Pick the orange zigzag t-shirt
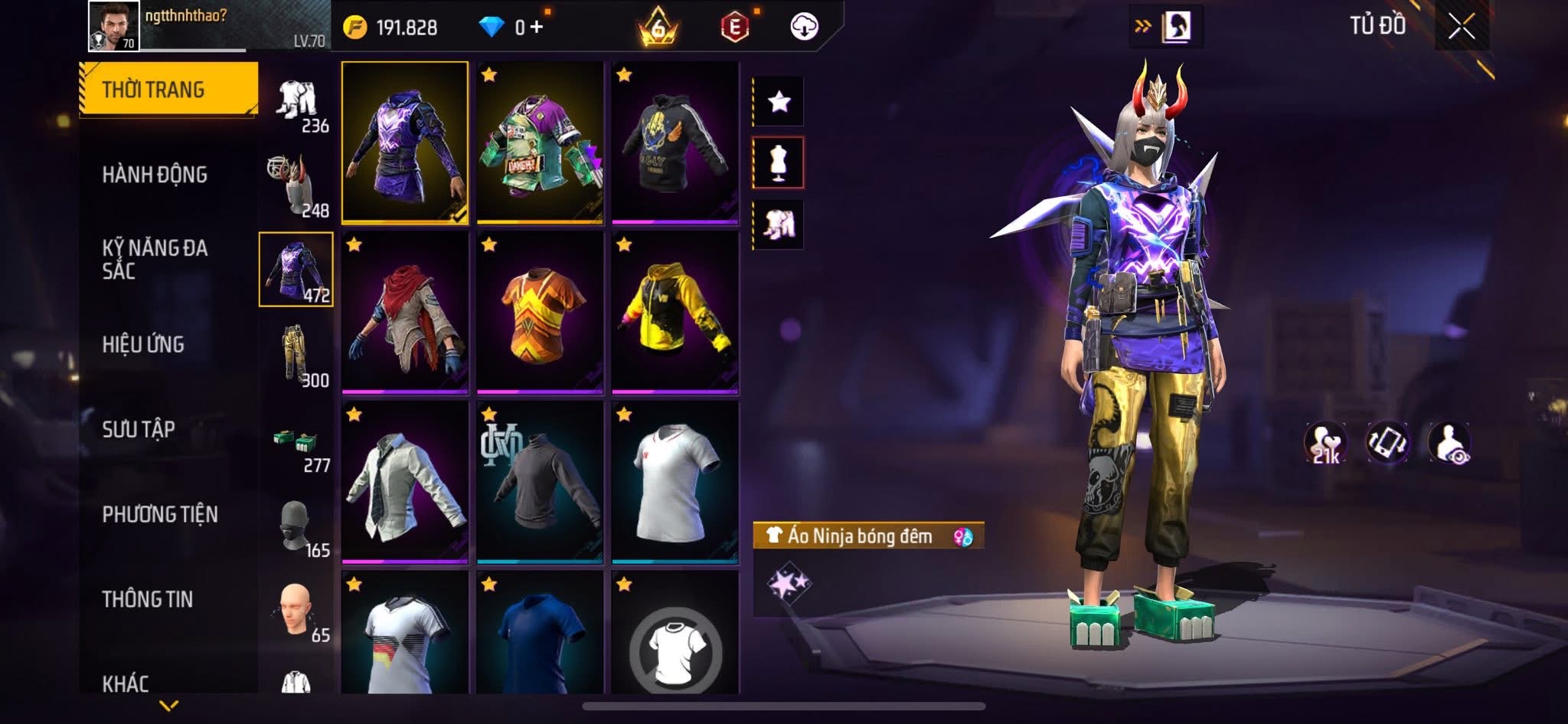The height and width of the screenshot is (724, 1568). pos(540,313)
